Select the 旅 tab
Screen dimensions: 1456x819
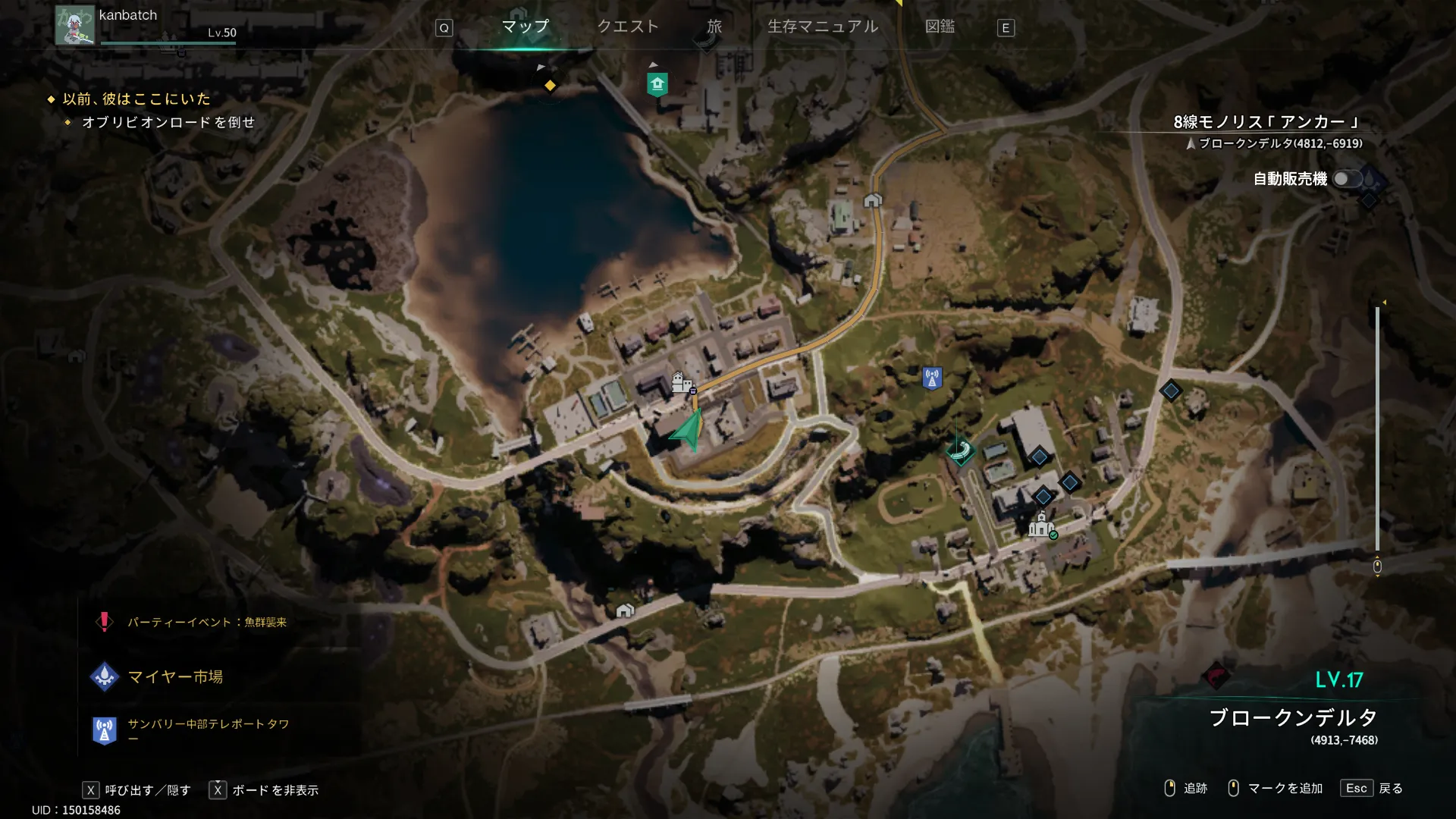click(714, 27)
